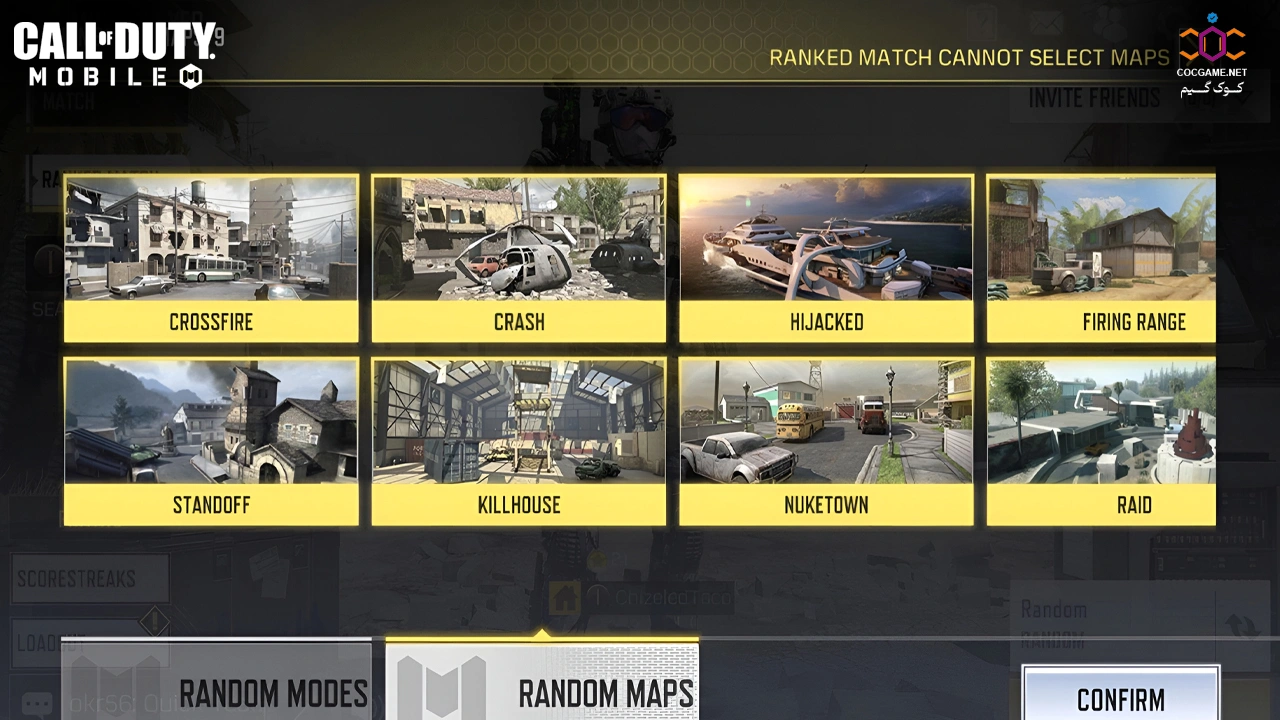Pick the Hijacked map tile
This screenshot has height=720, width=1280.
click(826, 258)
